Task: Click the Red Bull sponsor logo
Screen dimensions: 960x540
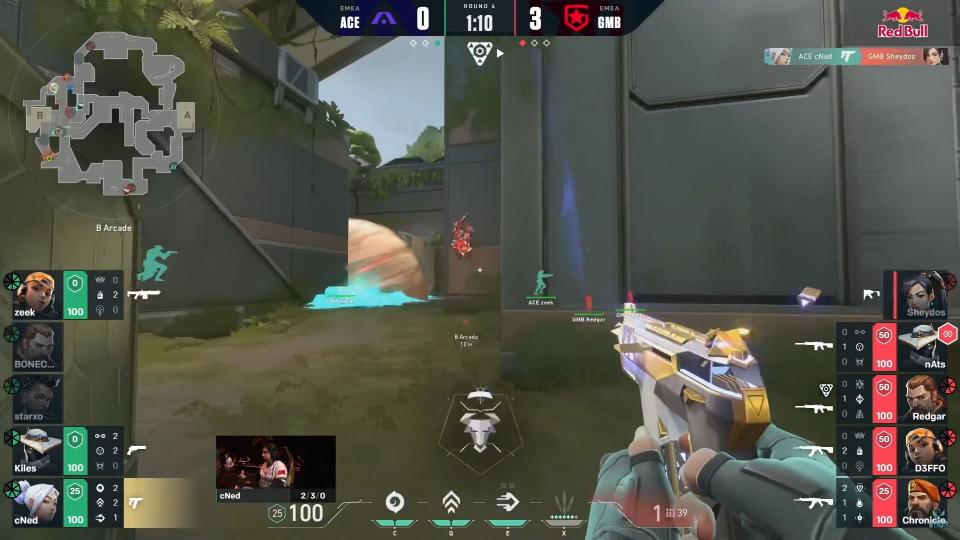Action: click(903, 24)
